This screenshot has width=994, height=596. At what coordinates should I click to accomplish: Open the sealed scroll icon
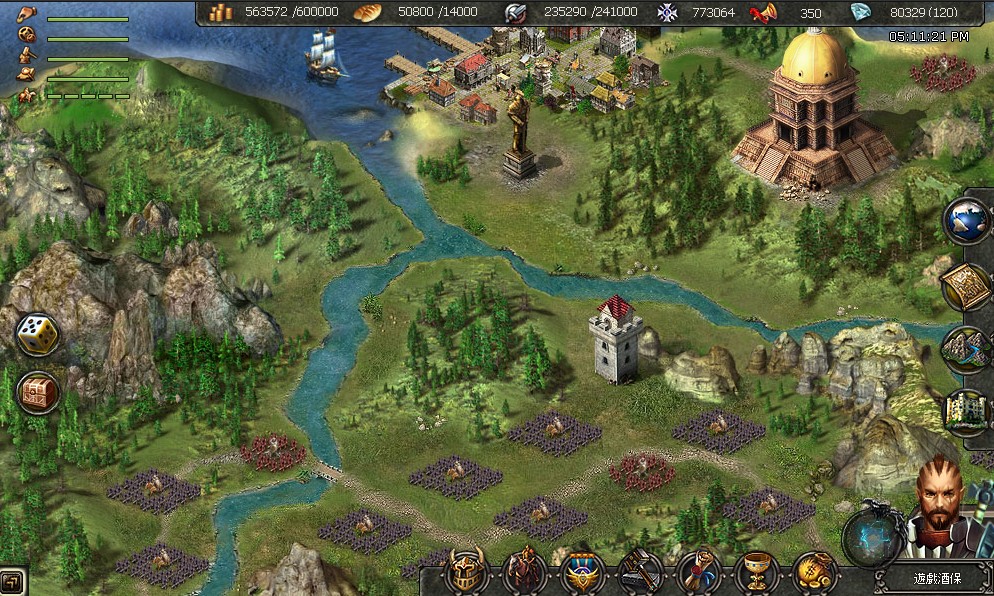tap(699, 572)
